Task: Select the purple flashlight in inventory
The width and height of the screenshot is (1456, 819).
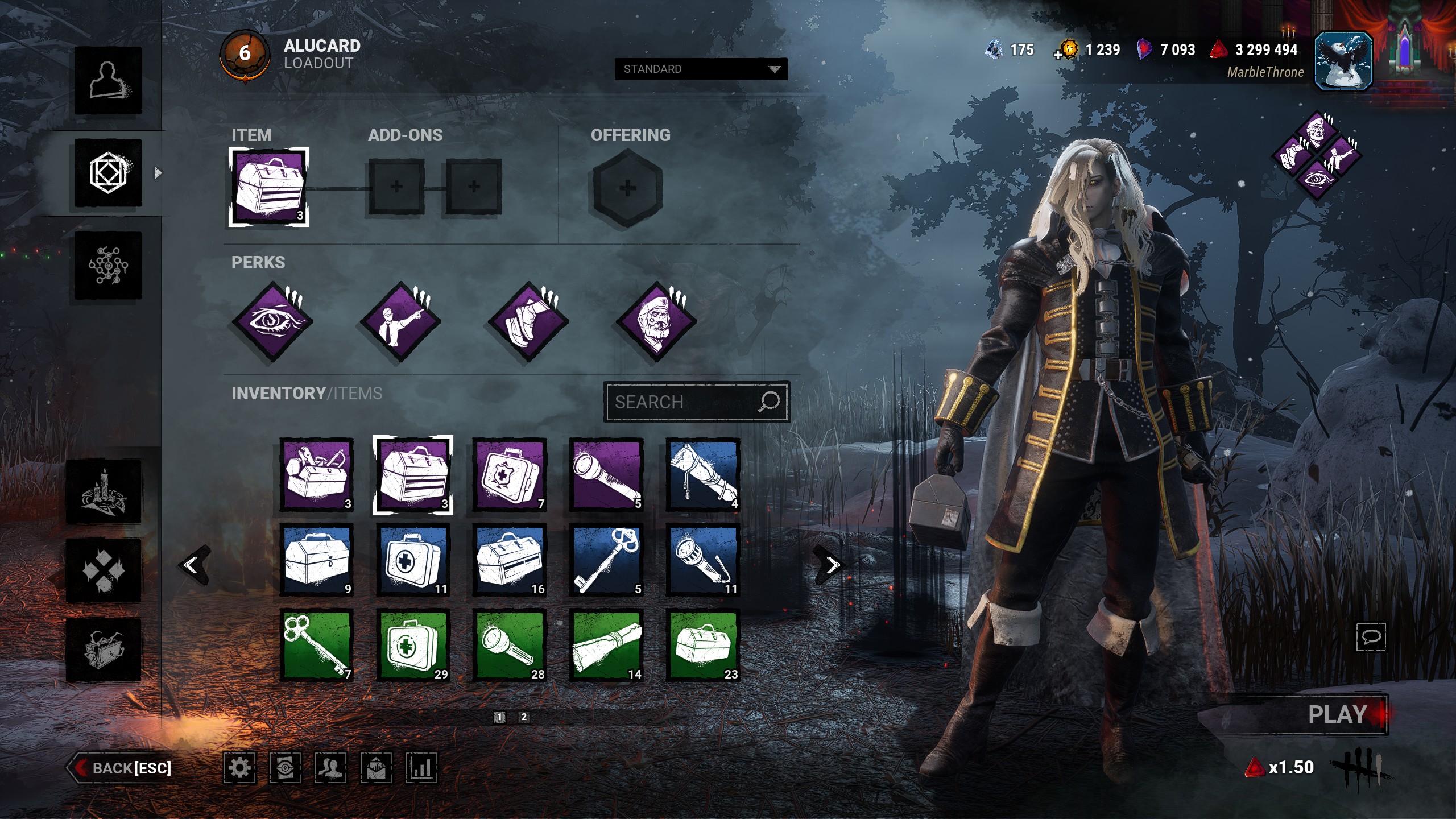Action: click(606, 474)
